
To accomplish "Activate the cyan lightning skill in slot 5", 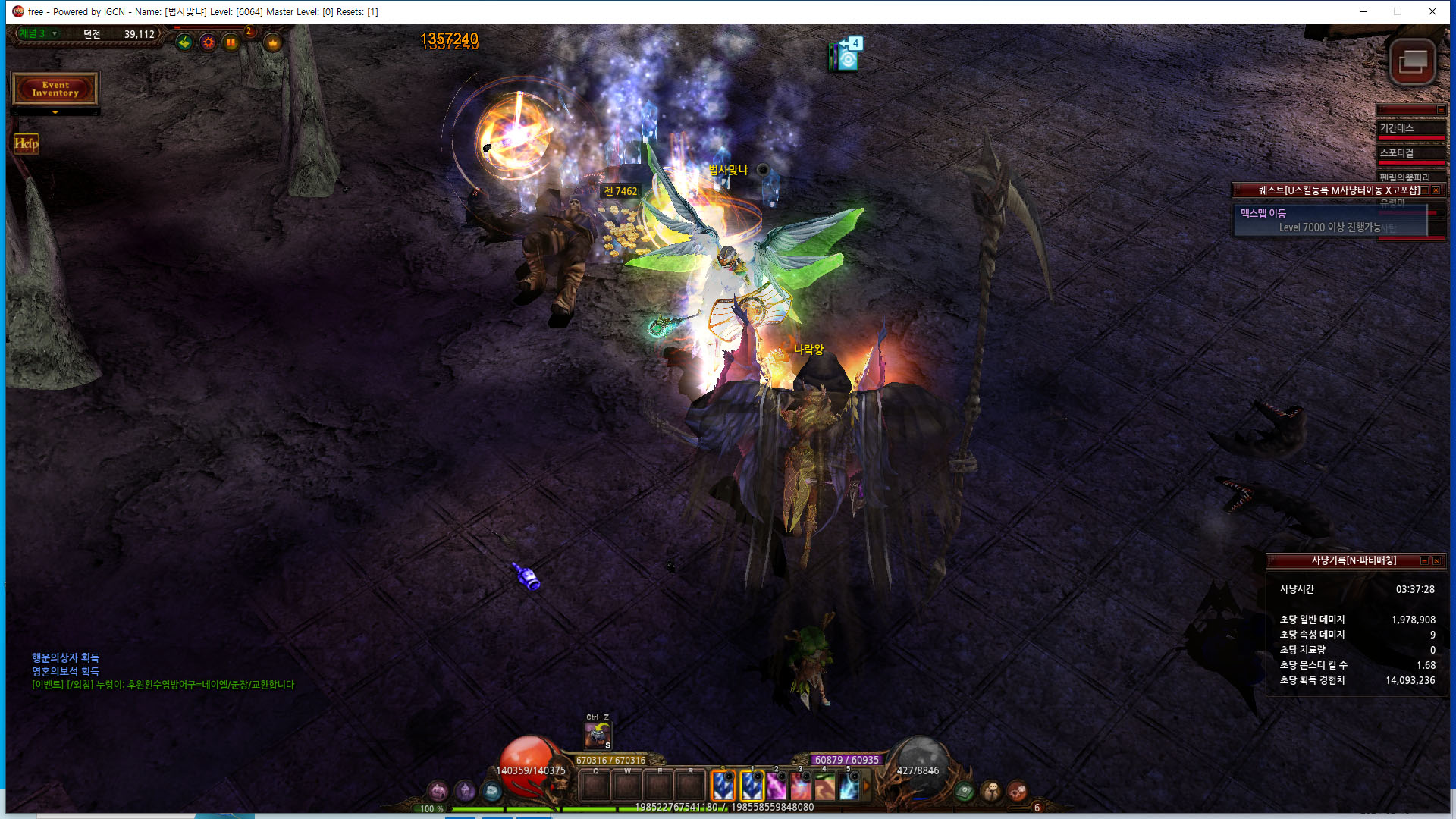I will click(849, 786).
